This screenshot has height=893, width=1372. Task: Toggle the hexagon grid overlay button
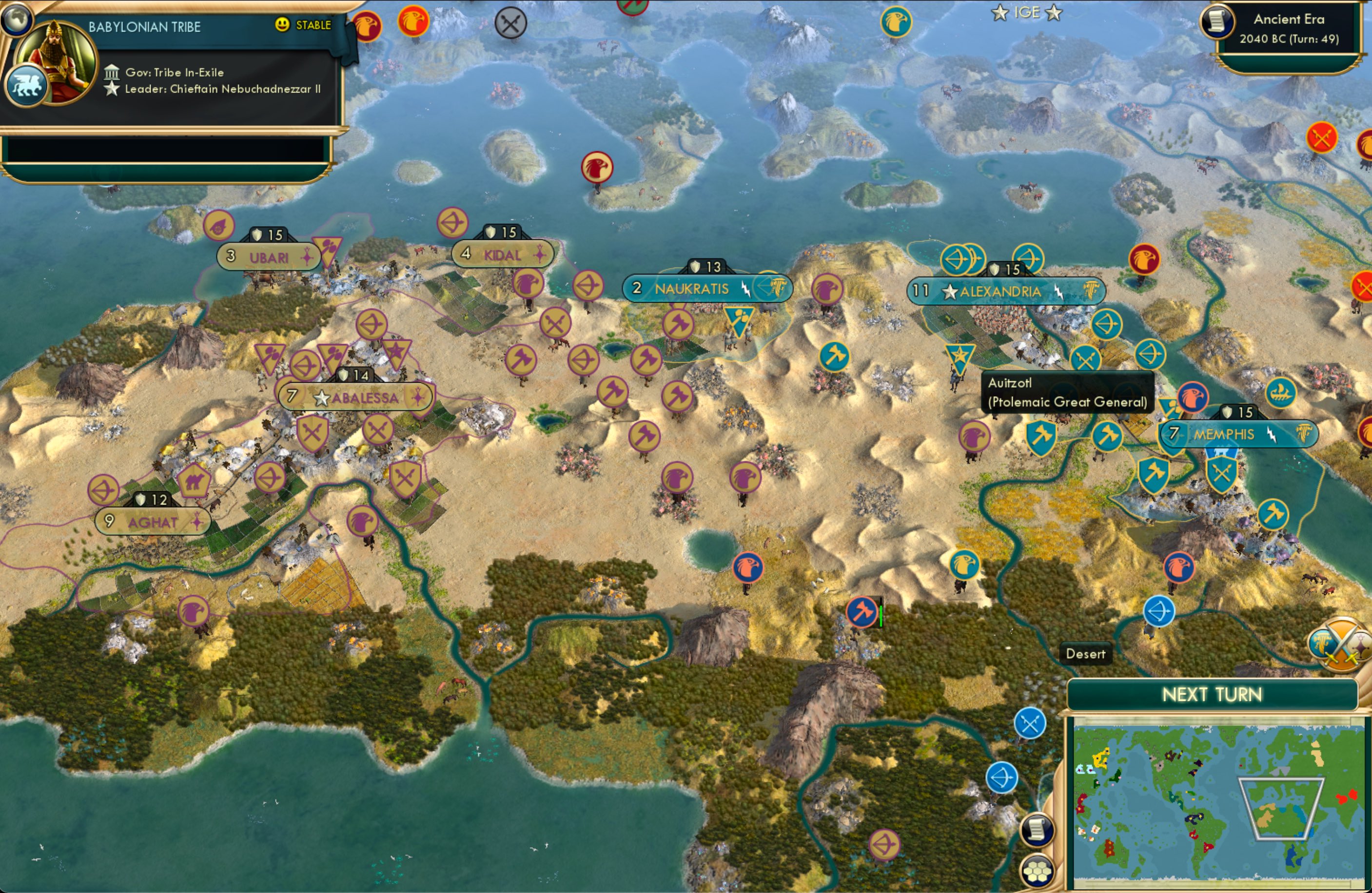[1037, 872]
